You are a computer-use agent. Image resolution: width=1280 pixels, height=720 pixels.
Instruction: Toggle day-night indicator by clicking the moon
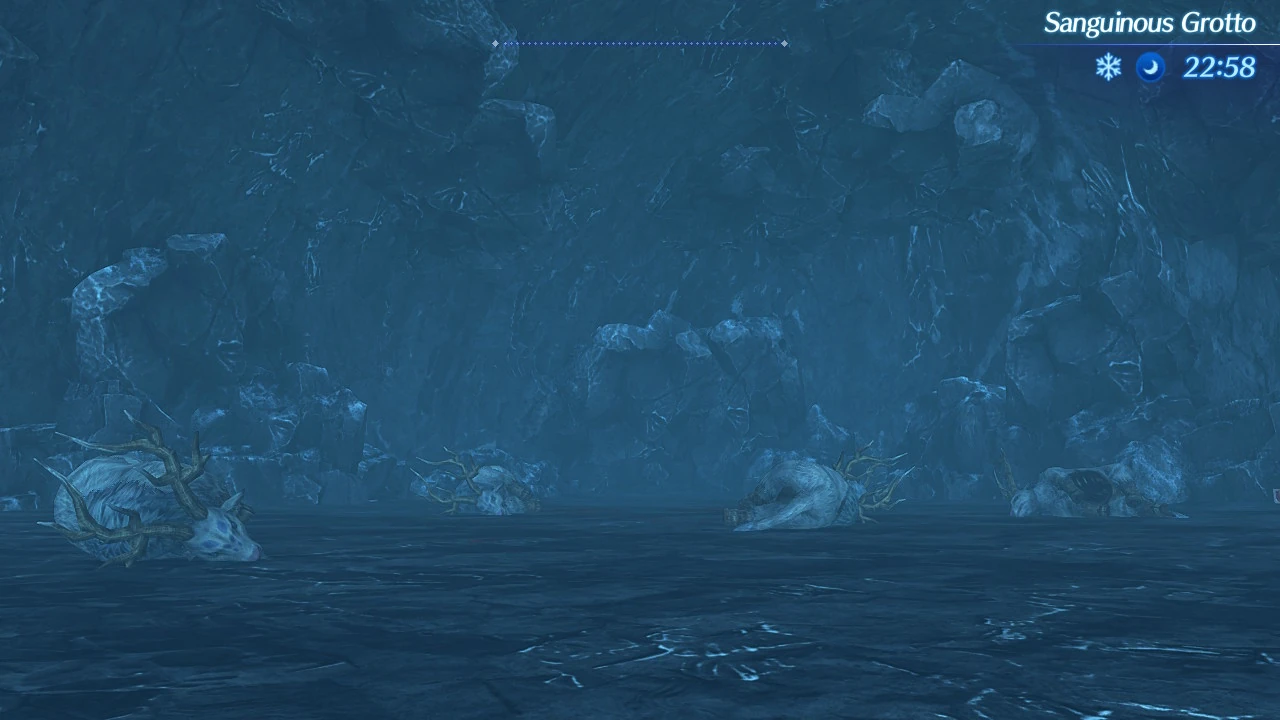pos(1151,68)
